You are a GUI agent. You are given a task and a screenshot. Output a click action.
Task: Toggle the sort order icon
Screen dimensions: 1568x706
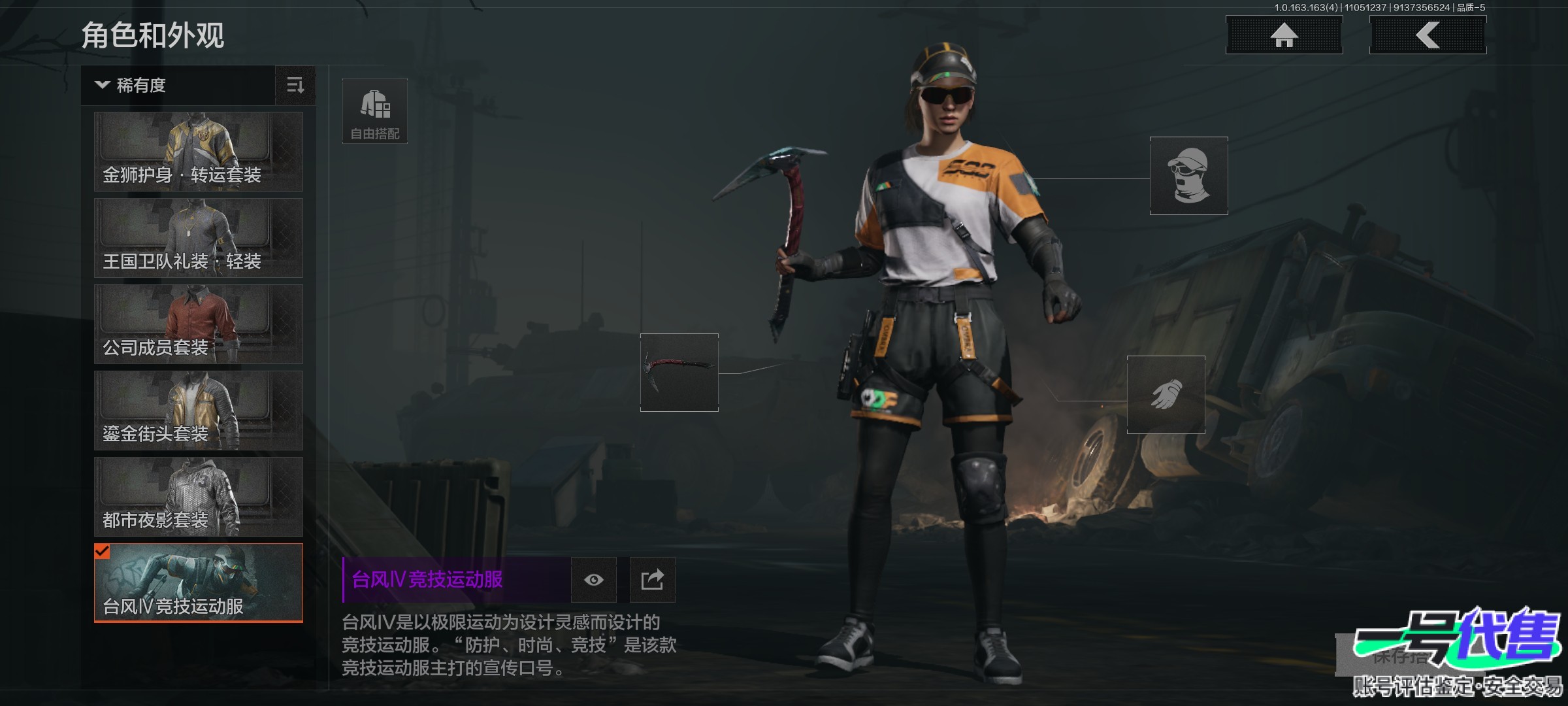pyautogui.click(x=295, y=86)
